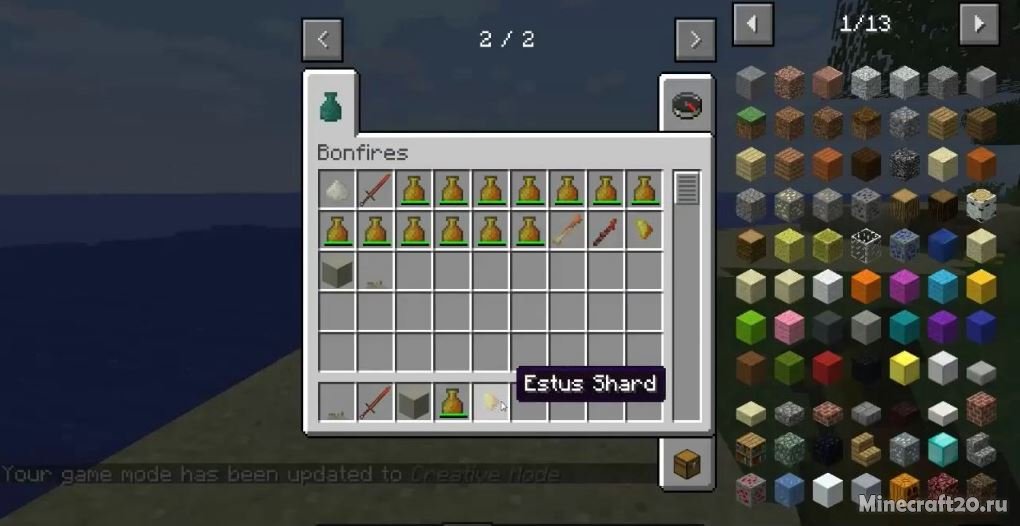1020x526 pixels.
Task: Go to the next creative tab page
Action: click(x=695, y=40)
